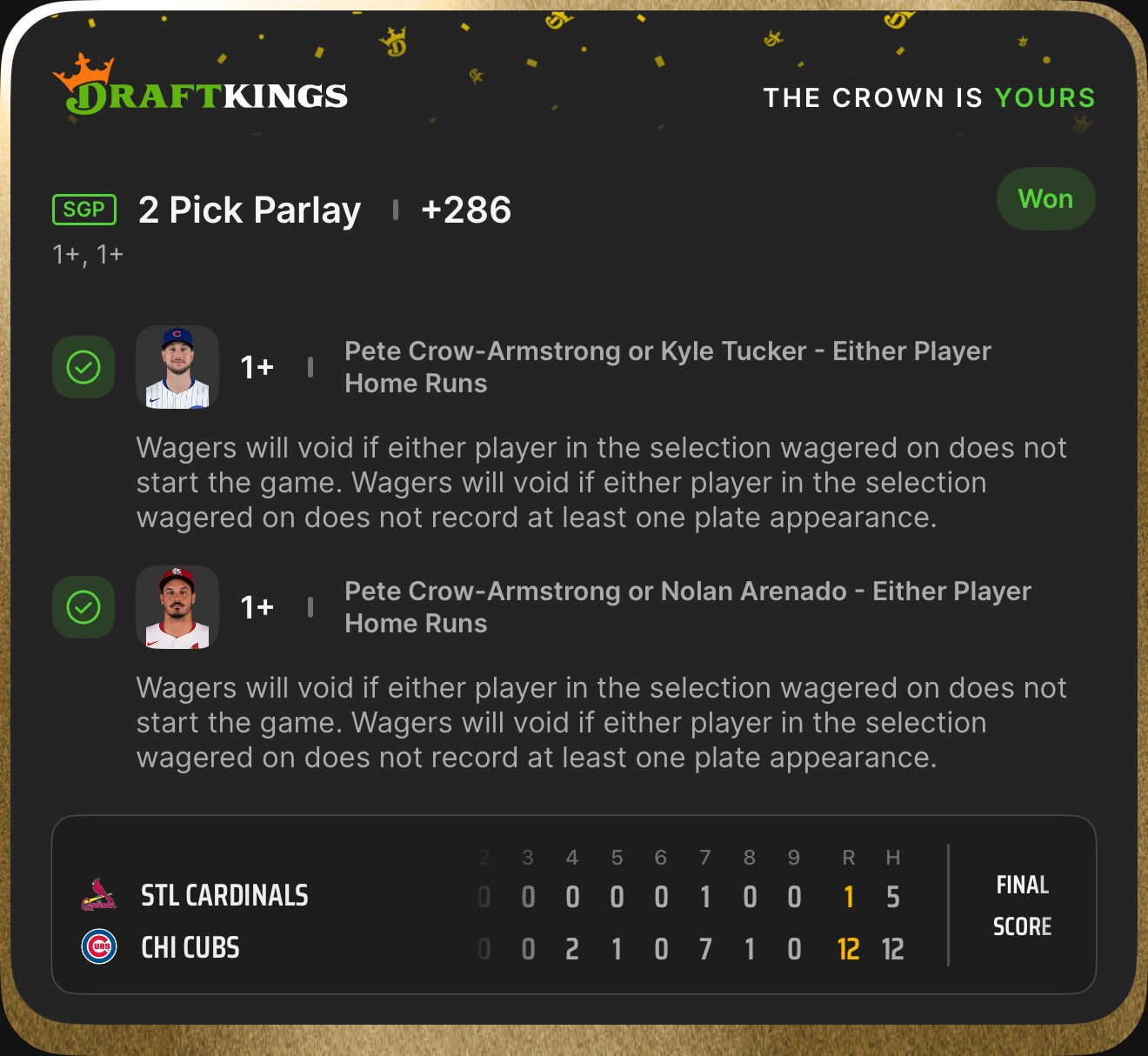This screenshot has height=1056, width=1148.
Task: Open the Crow-Armstrong or Nolan Arenado pick title
Action: coord(687,607)
